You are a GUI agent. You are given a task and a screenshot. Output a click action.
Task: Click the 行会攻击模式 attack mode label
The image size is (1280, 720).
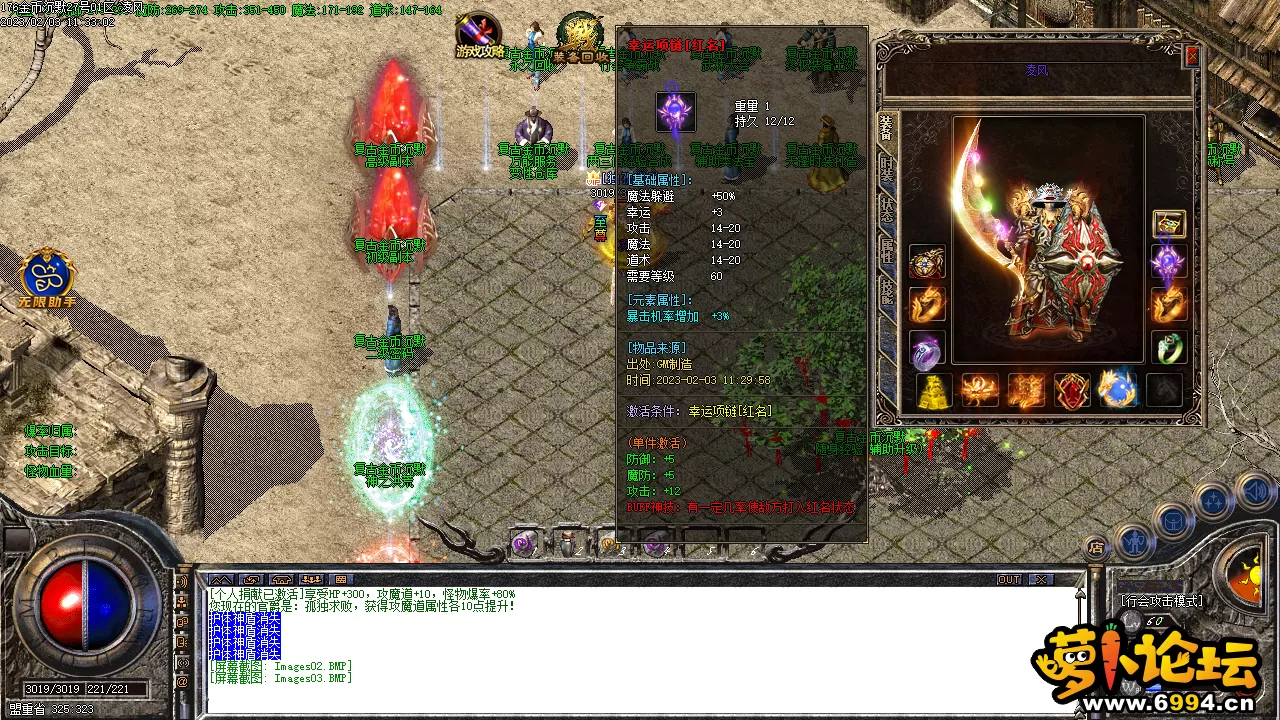coord(1160,601)
